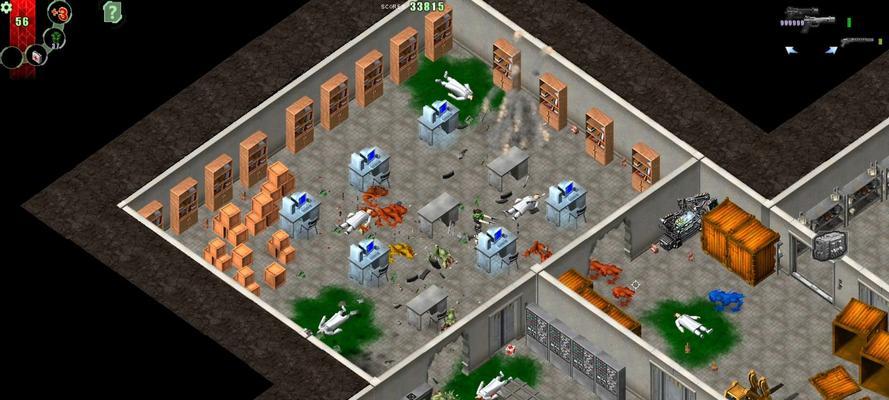Activate the green implant icon
The height and width of the screenshot is (400, 889).
[x=58, y=36]
